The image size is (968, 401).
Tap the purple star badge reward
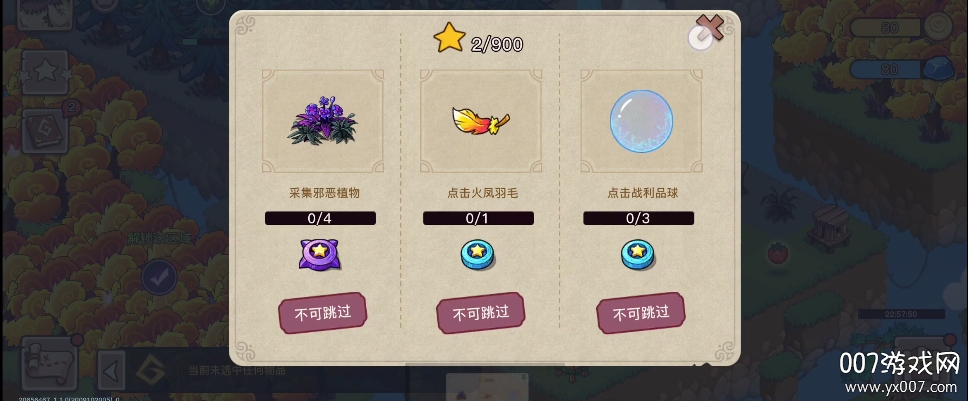point(322,254)
